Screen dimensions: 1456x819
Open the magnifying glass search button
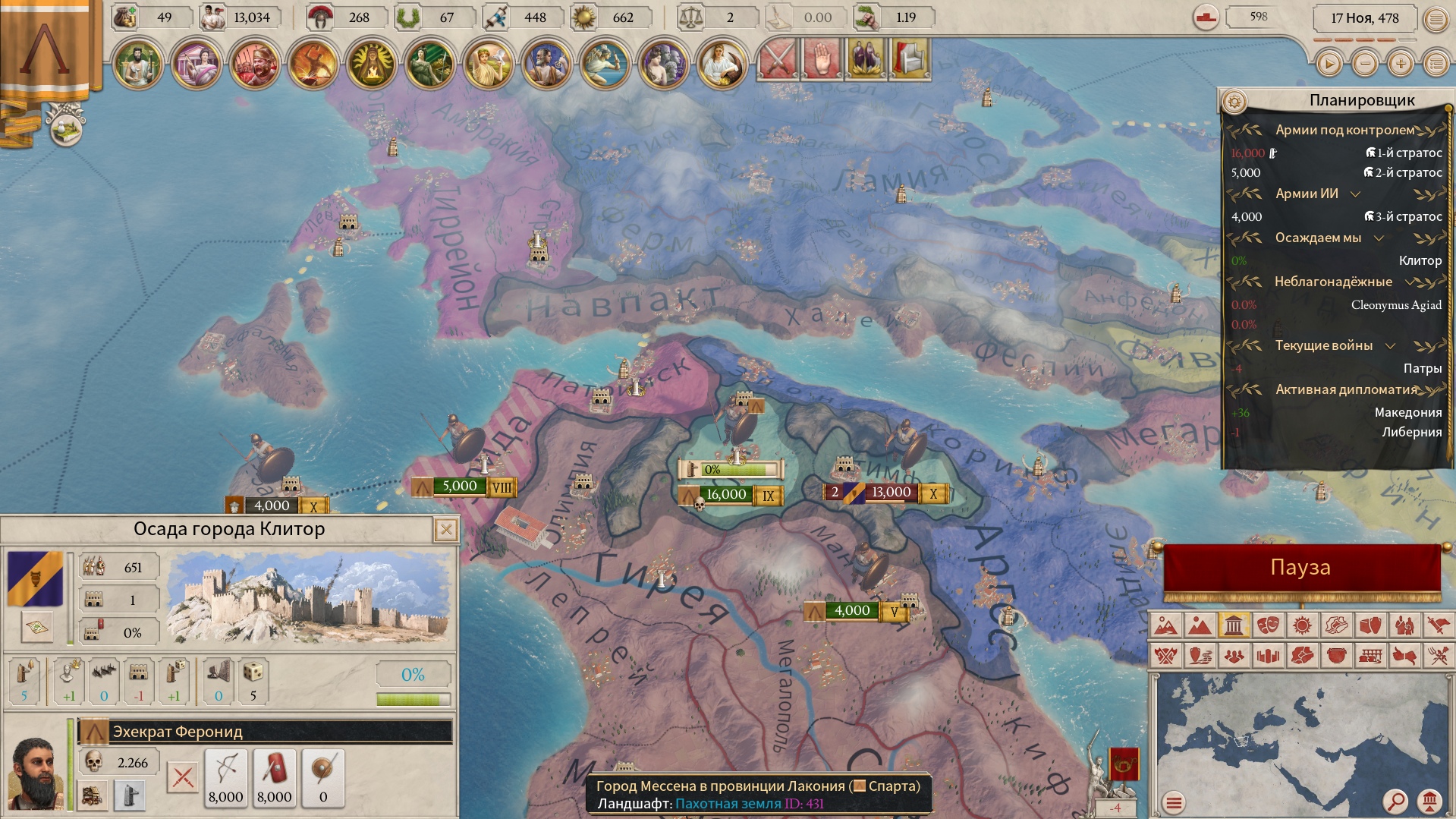coord(1395,801)
